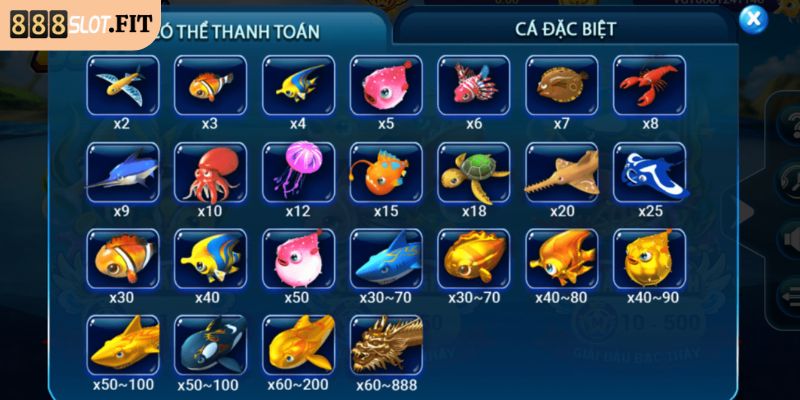800x400 pixels.
Task: Choose the x30~70 blue shark tile
Action: pyautogui.click(x=386, y=258)
